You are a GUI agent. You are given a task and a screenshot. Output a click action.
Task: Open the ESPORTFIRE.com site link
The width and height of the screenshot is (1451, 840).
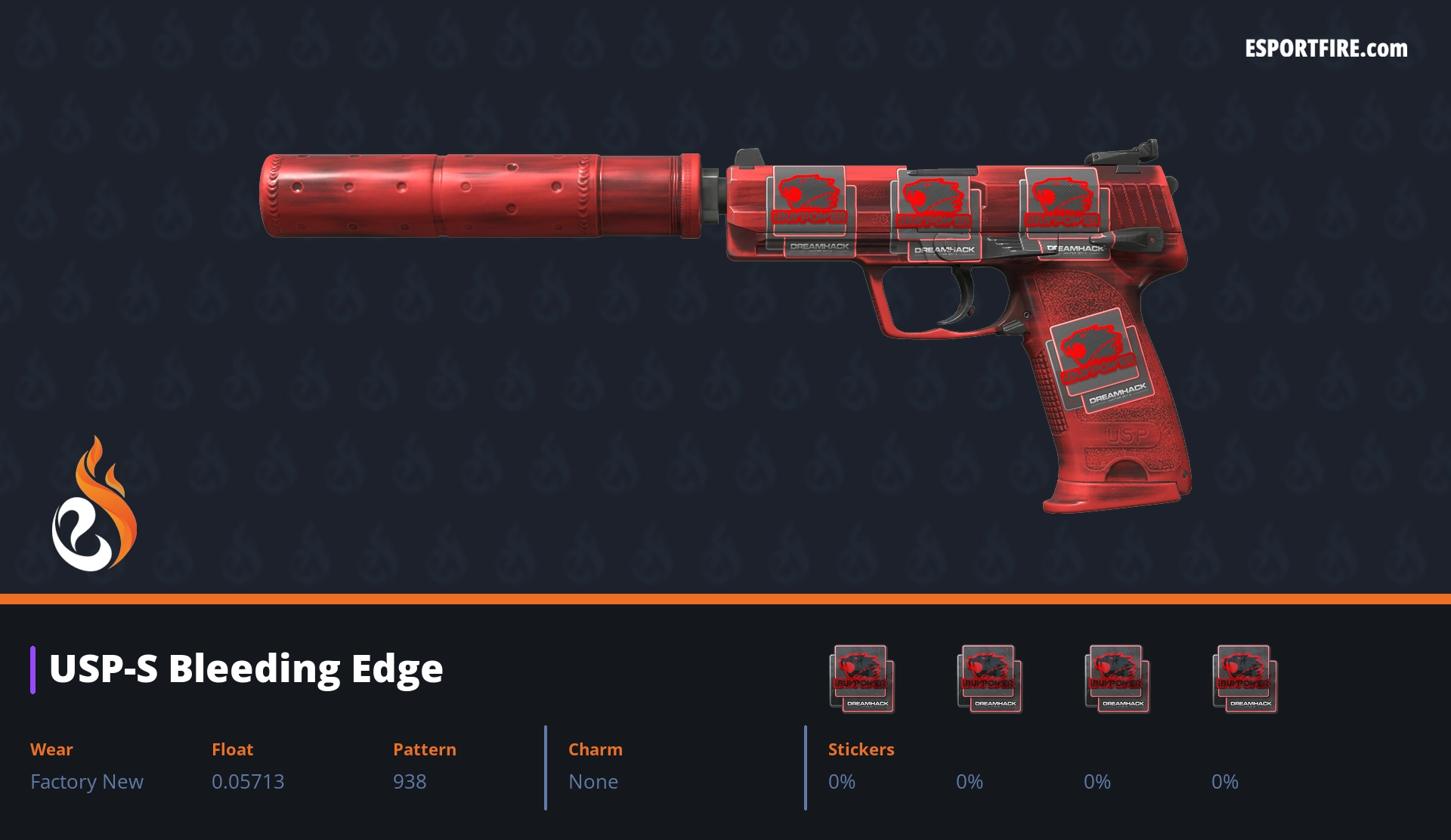tap(1326, 49)
